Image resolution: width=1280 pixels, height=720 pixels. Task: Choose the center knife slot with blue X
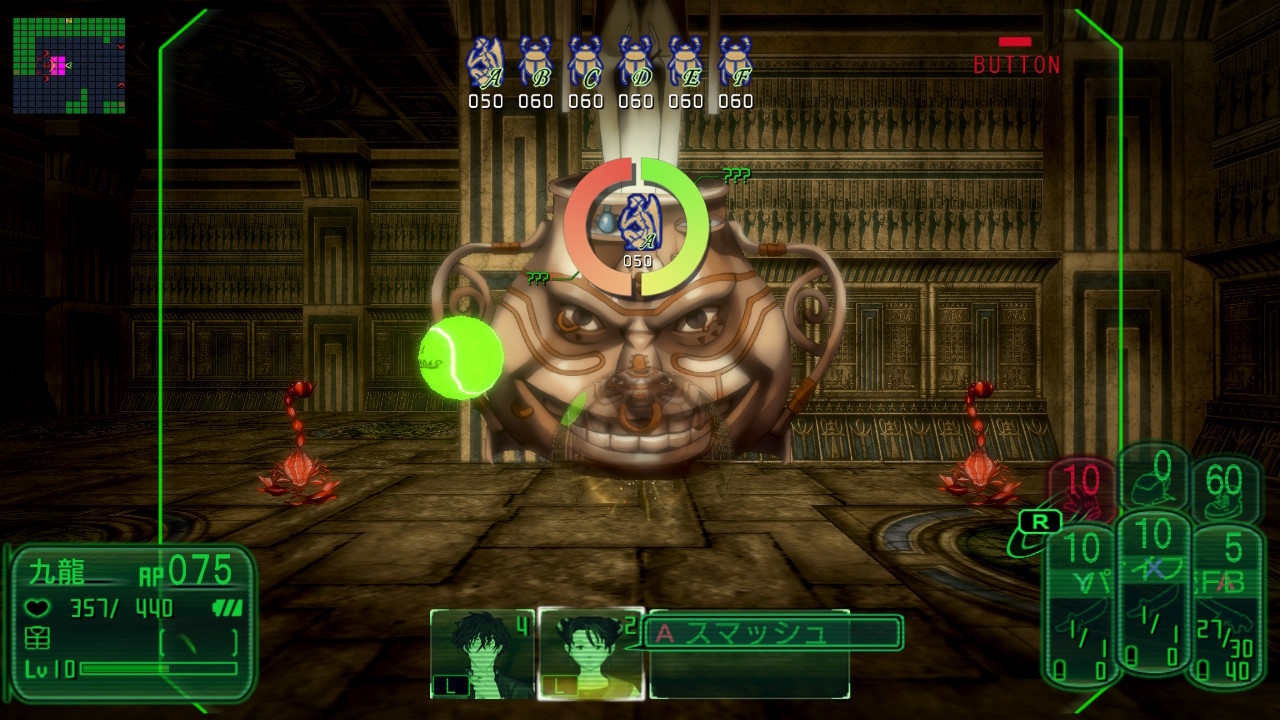coord(1153,598)
